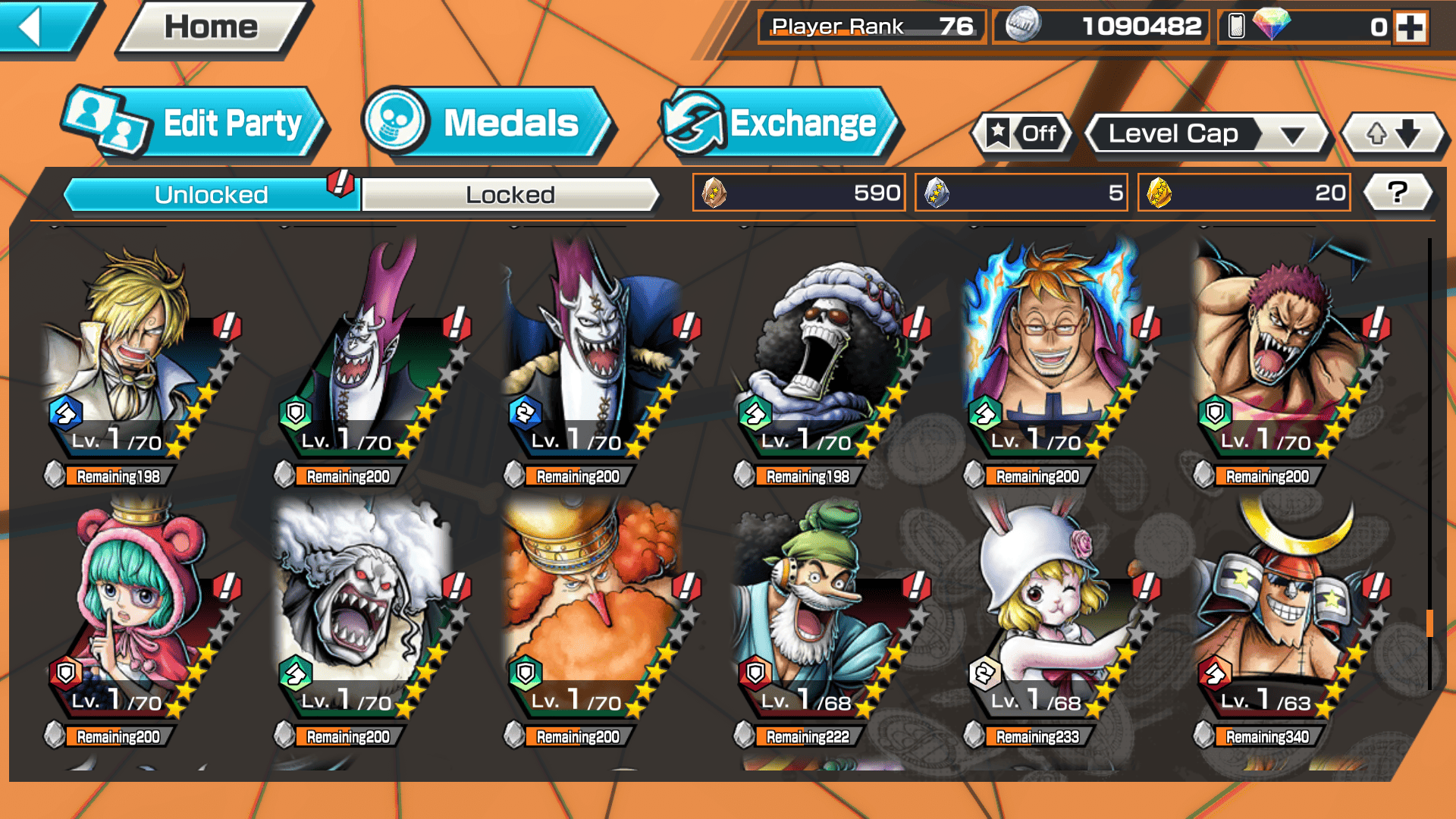This screenshot has height=819, width=1456.
Task: Return to the Home screen
Action: [x=211, y=27]
